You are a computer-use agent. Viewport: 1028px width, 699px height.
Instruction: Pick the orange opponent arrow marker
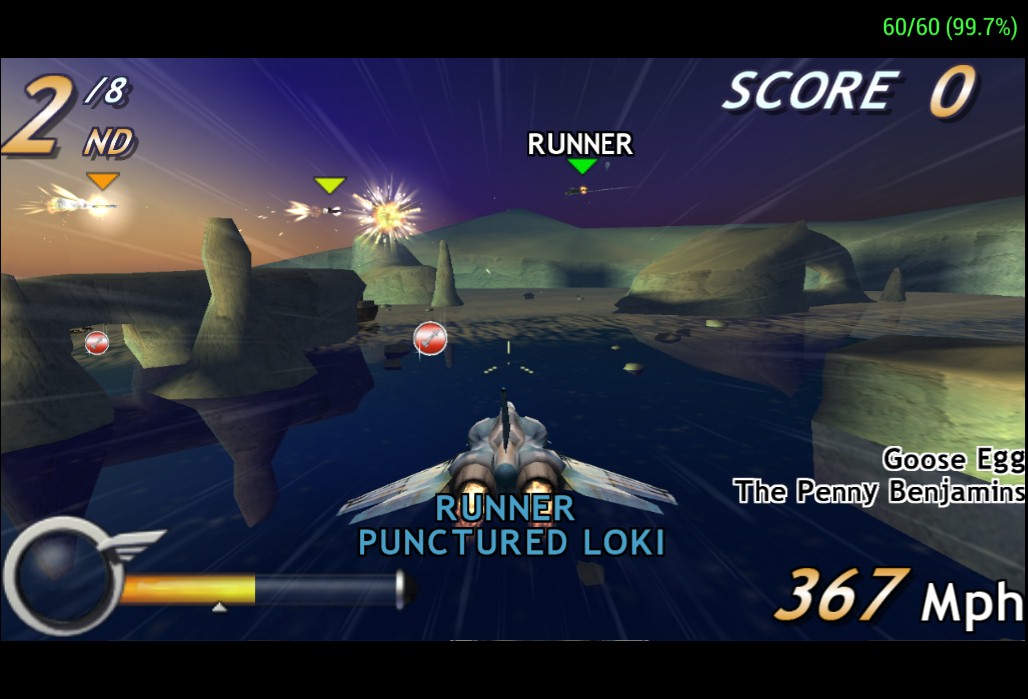pos(102,180)
